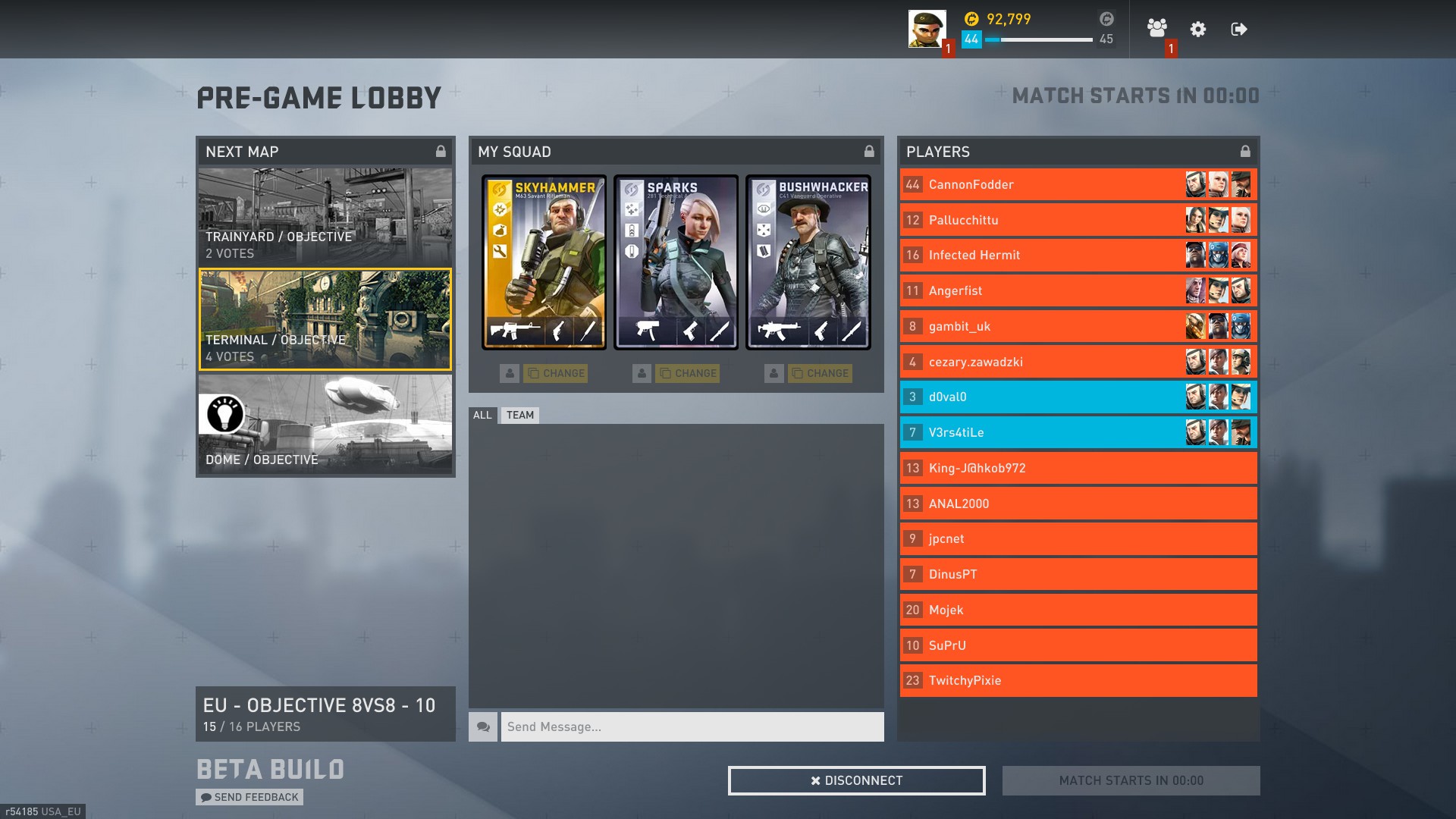
Task: Send feedback on the beta build
Action: (x=249, y=797)
